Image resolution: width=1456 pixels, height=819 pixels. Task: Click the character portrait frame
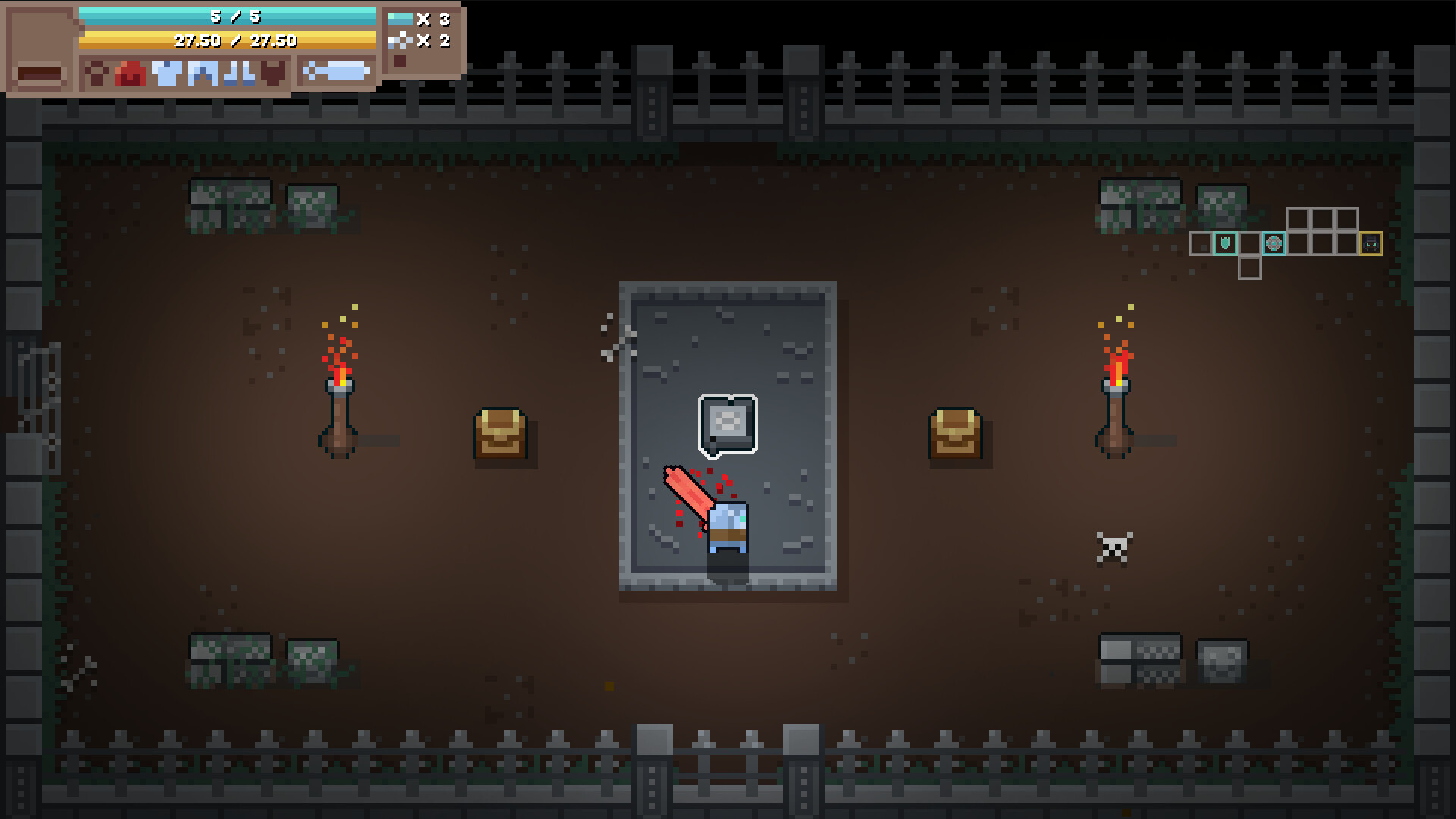[39, 49]
